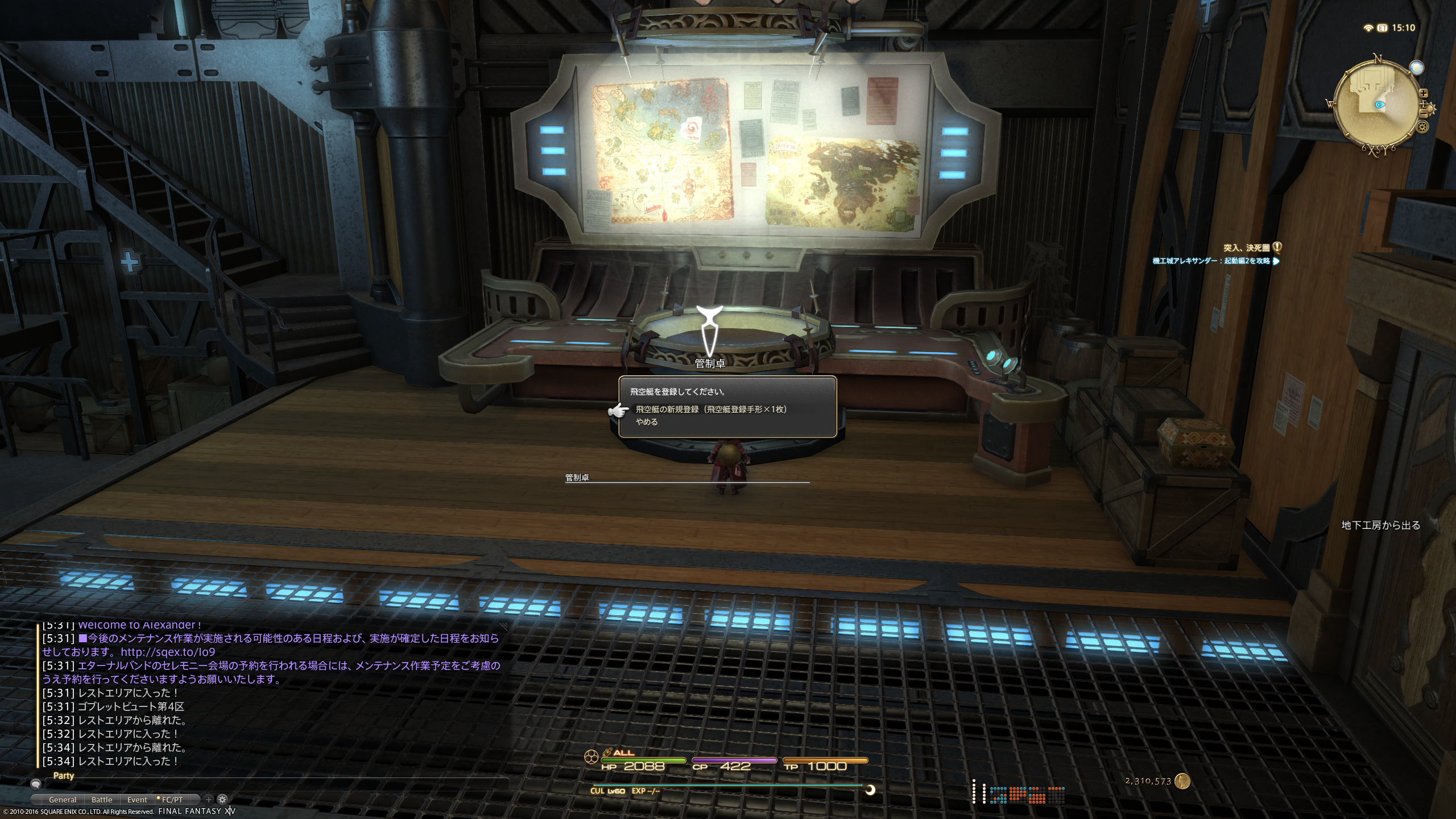Switch to the General chat tab
This screenshot has height=819, width=1456.
(x=63, y=800)
